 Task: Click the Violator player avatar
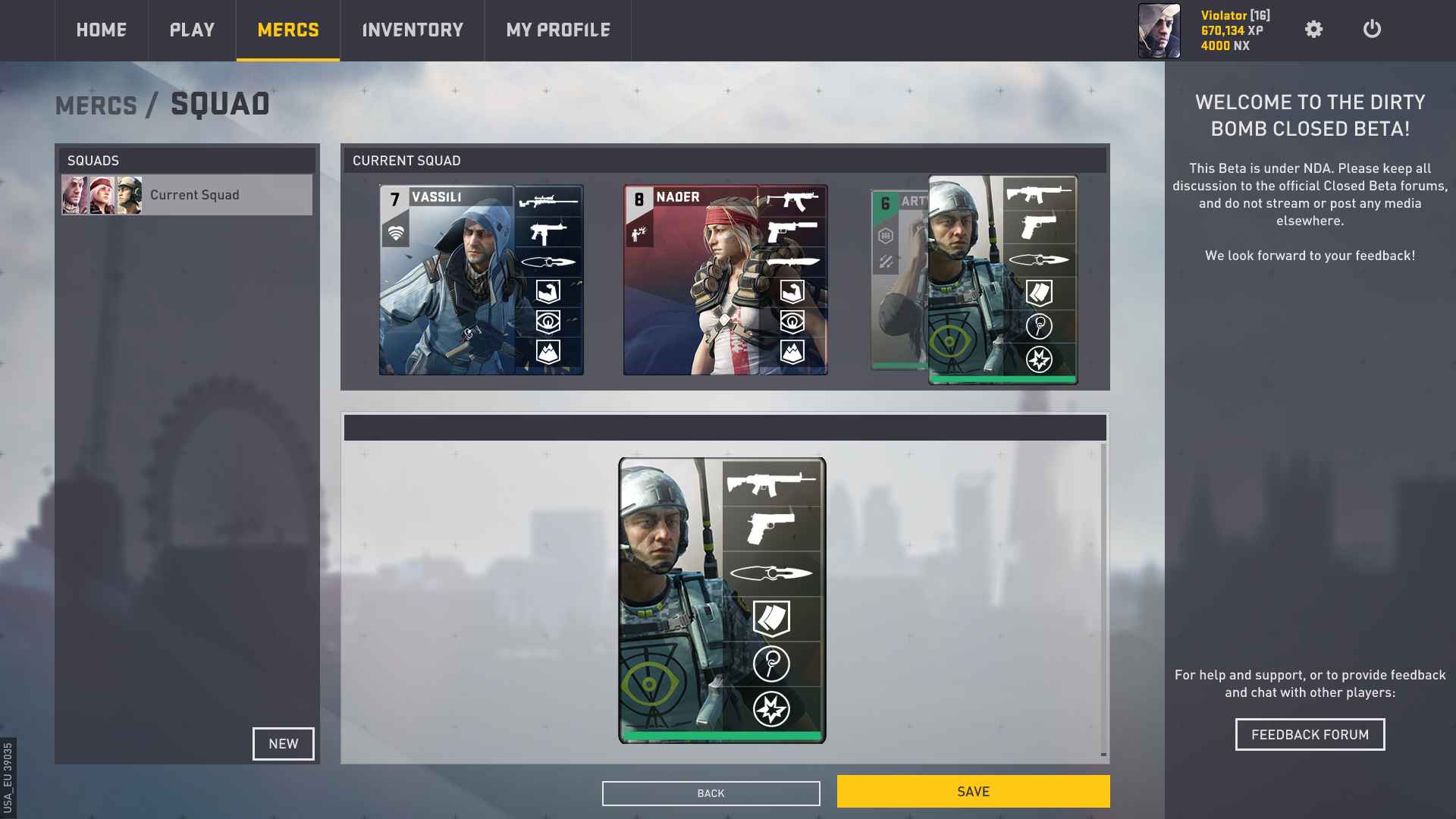click(1159, 31)
